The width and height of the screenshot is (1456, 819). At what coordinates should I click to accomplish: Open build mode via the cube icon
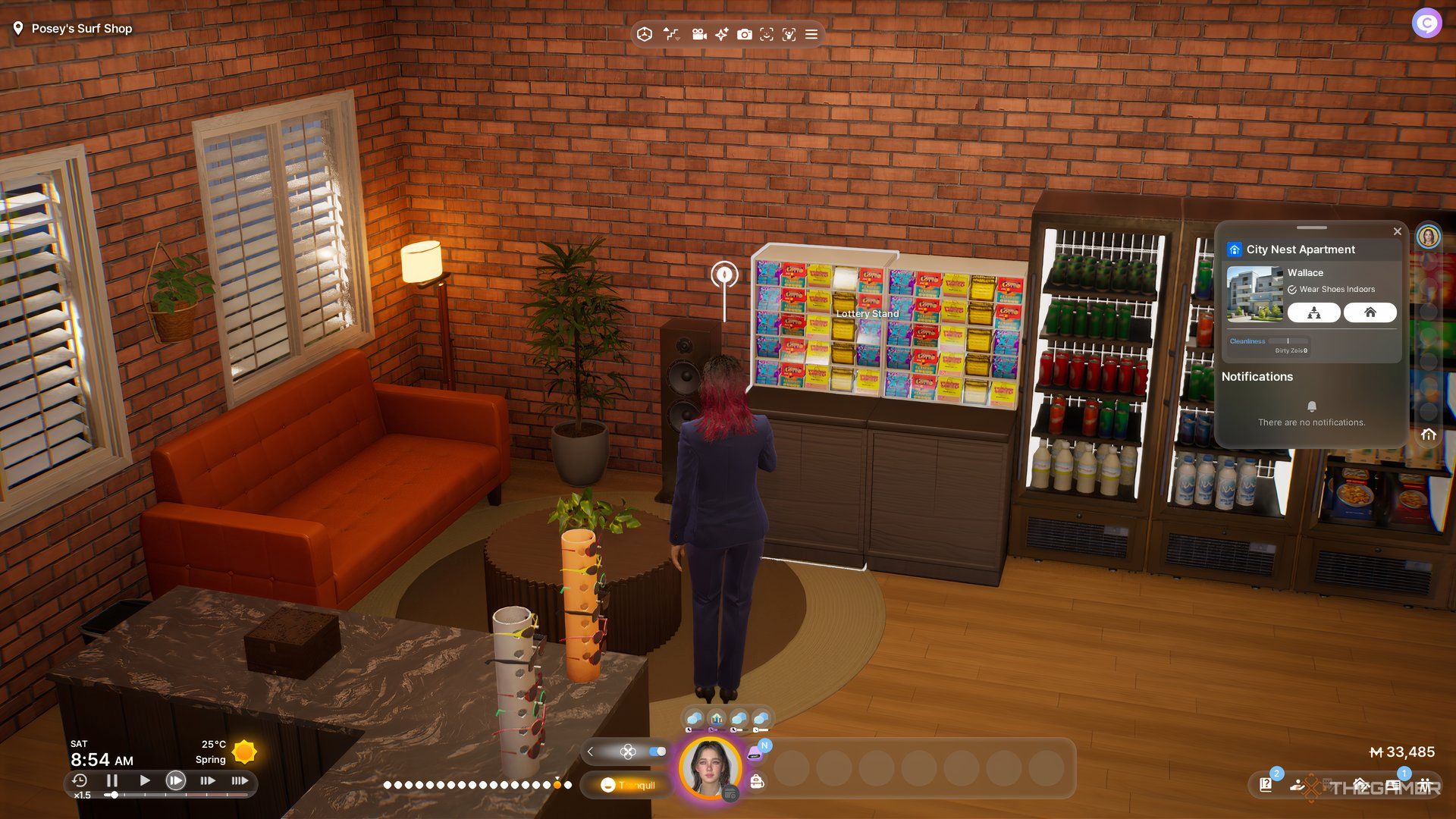click(x=645, y=34)
